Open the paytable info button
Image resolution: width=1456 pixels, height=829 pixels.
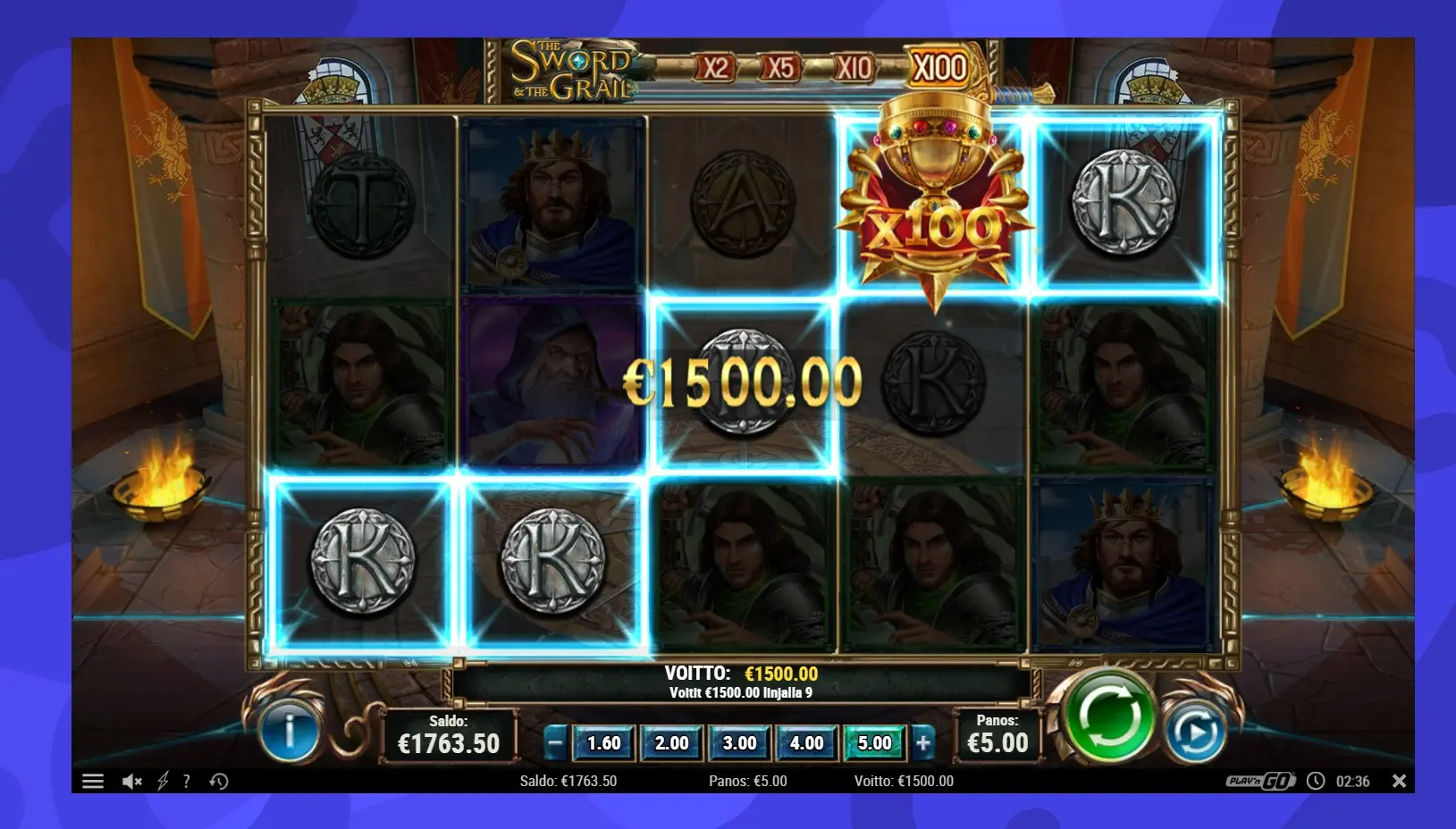pyautogui.click(x=289, y=732)
